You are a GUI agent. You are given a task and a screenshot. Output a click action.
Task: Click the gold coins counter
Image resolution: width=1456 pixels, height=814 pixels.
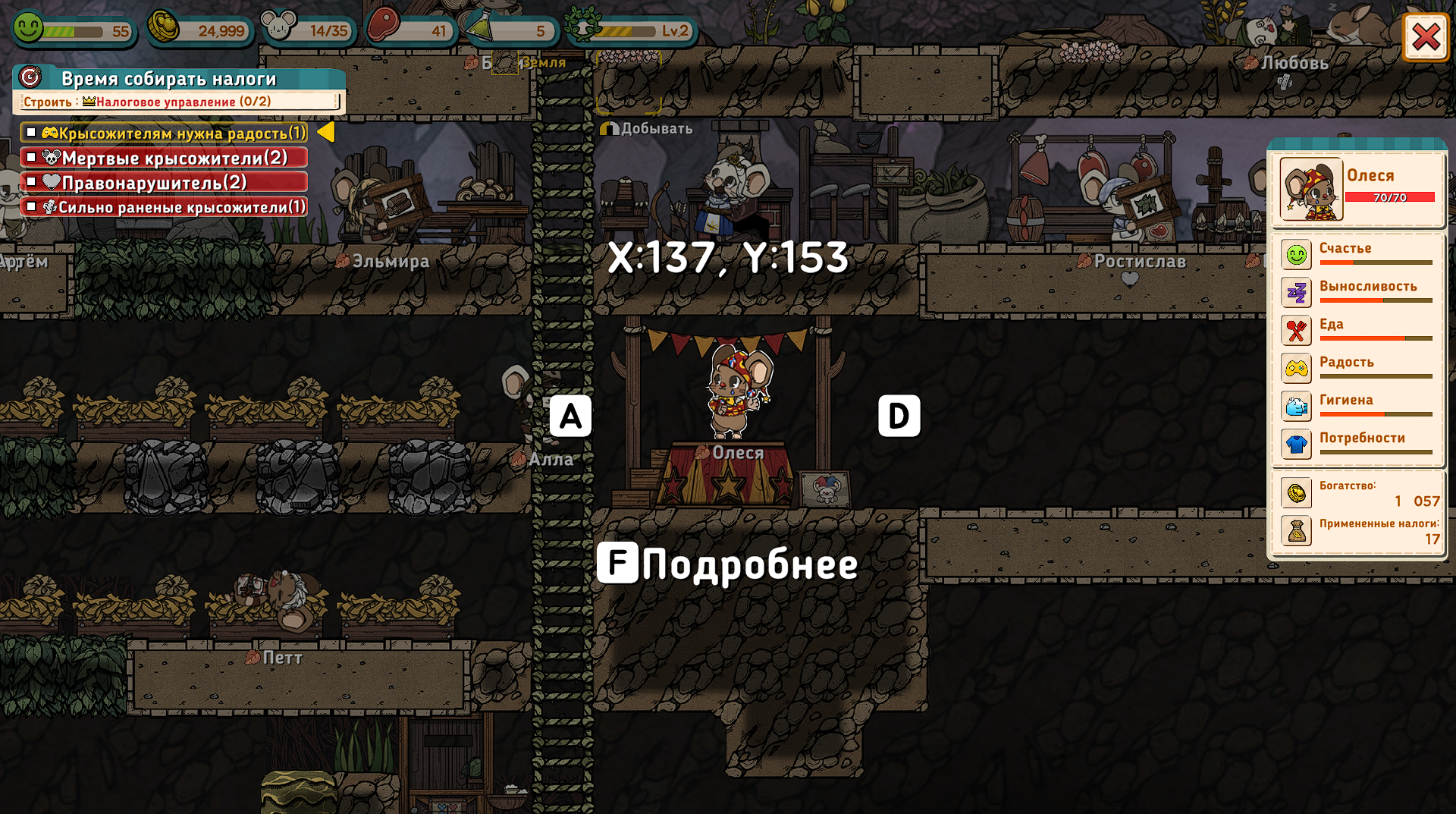coord(199,30)
